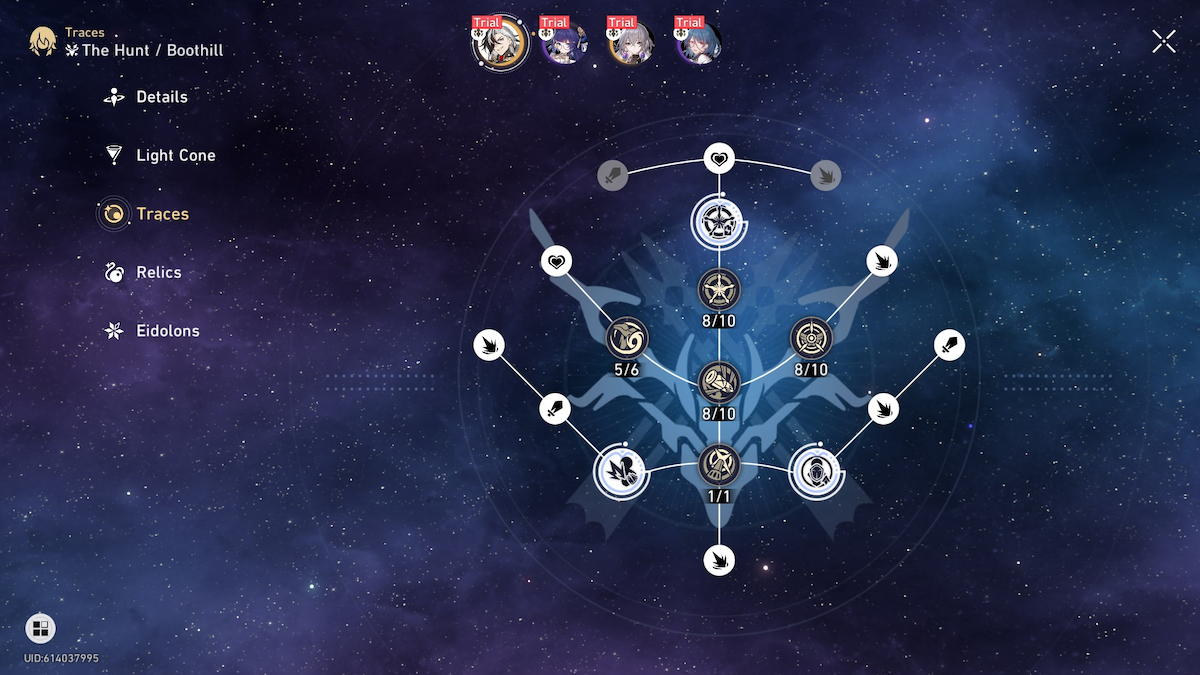Open the Relics page
This screenshot has height=675, width=1200.
click(158, 272)
